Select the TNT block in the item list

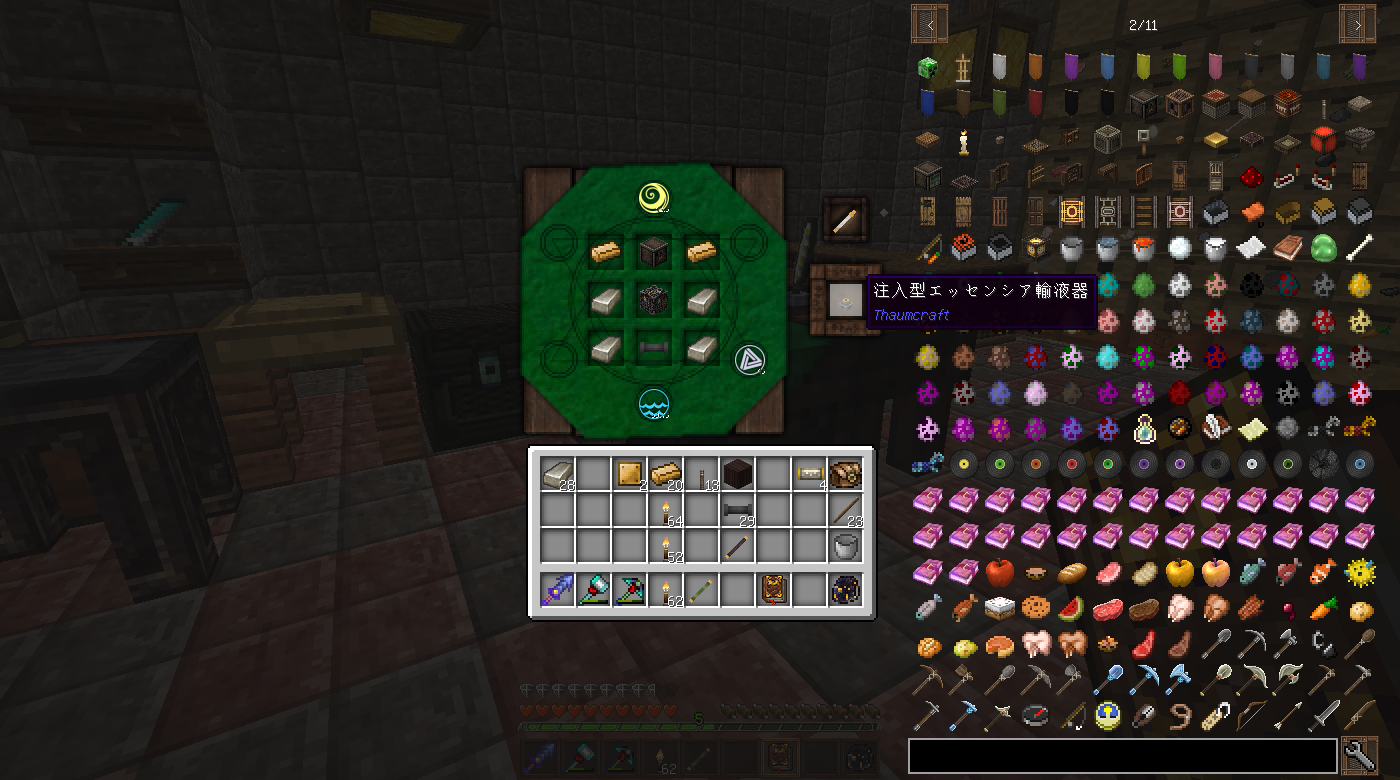1287,103
